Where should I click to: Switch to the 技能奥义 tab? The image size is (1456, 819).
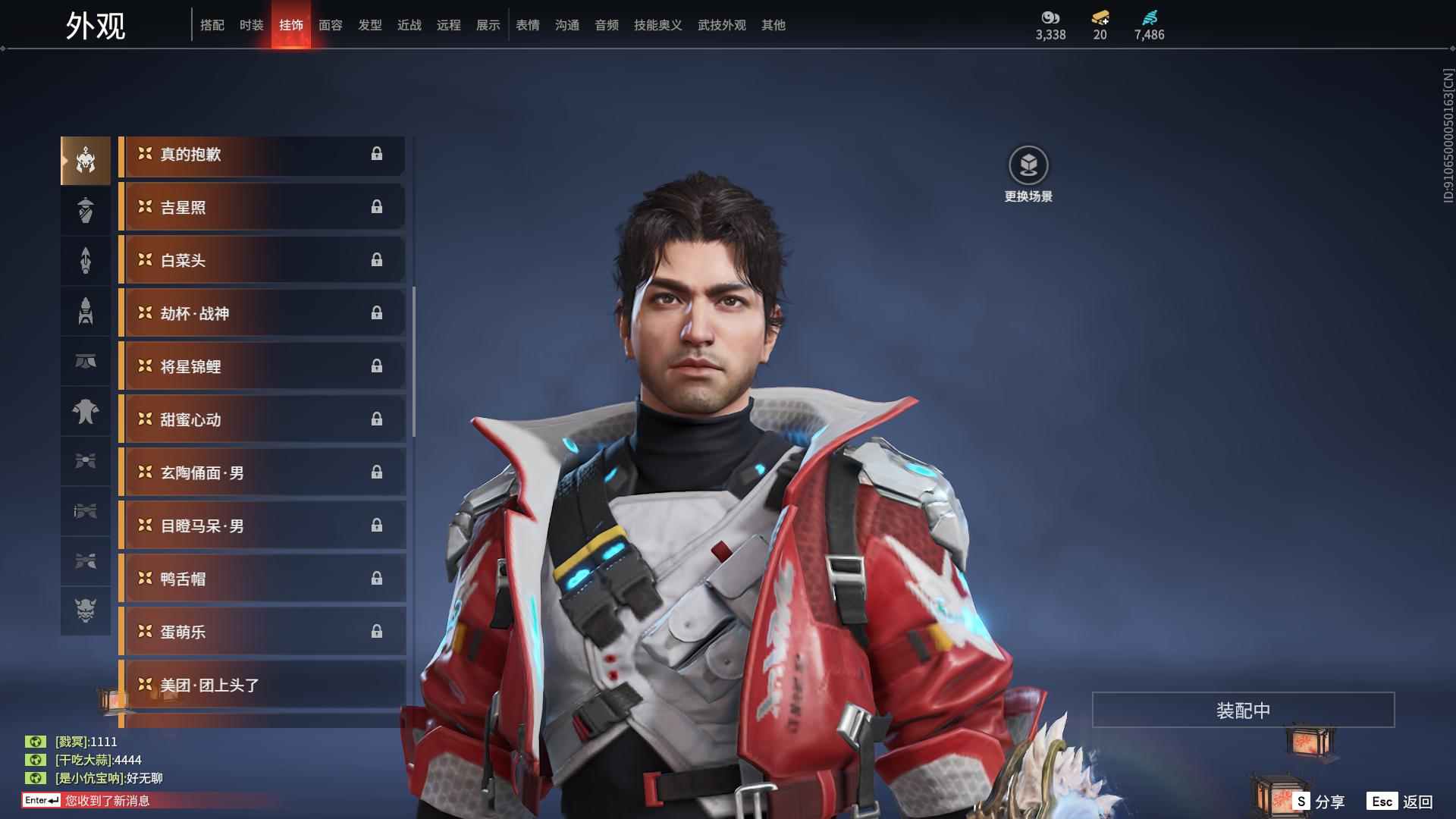click(657, 25)
